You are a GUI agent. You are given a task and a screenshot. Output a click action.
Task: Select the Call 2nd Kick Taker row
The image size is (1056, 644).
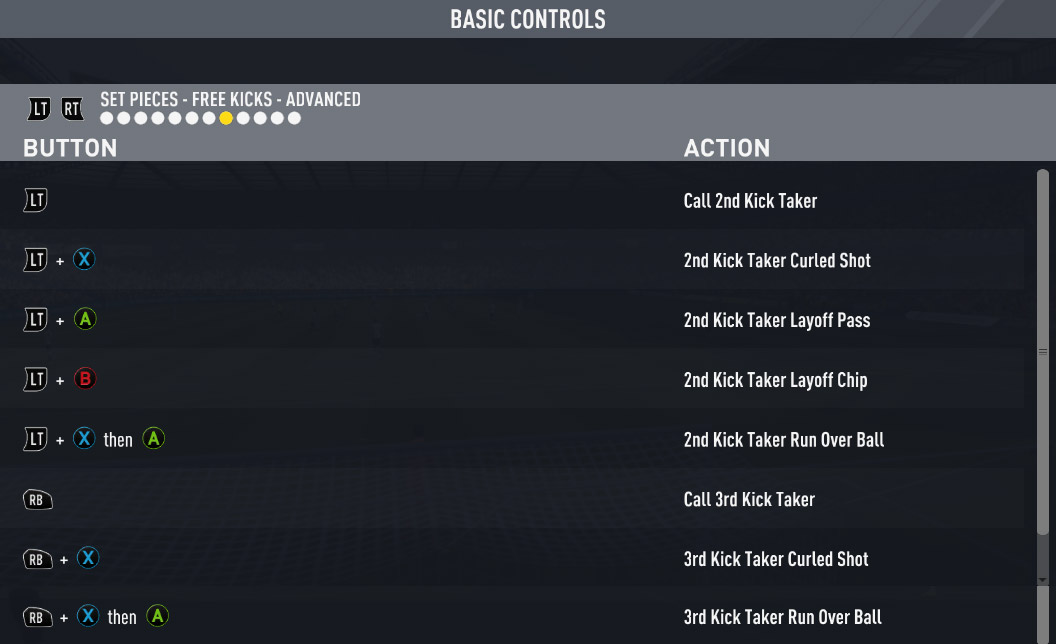click(x=750, y=201)
